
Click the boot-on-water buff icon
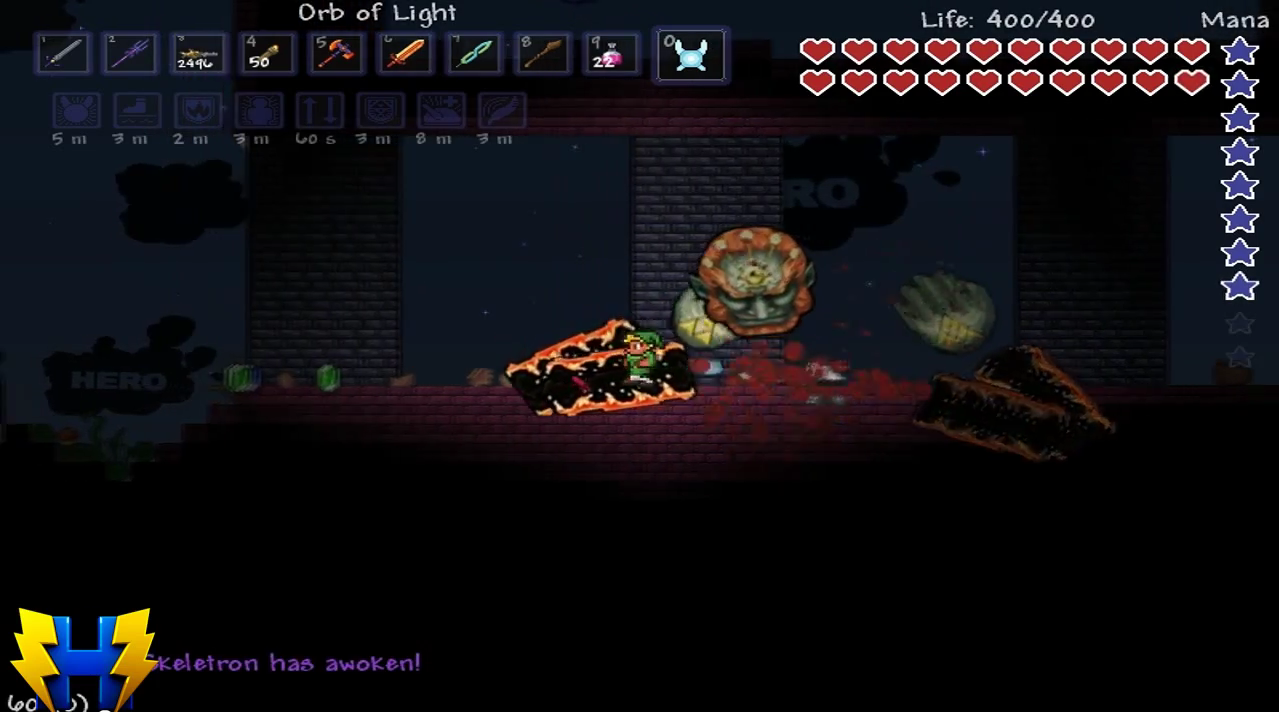(x=137, y=111)
